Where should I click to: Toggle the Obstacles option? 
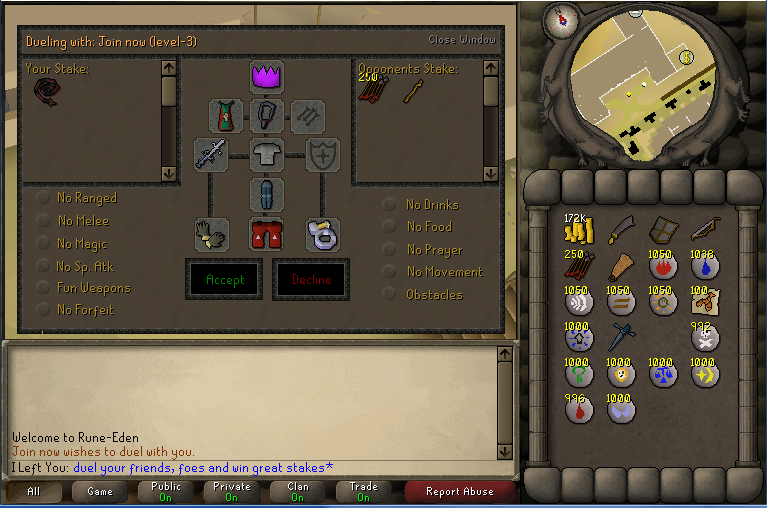pos(390,295)
